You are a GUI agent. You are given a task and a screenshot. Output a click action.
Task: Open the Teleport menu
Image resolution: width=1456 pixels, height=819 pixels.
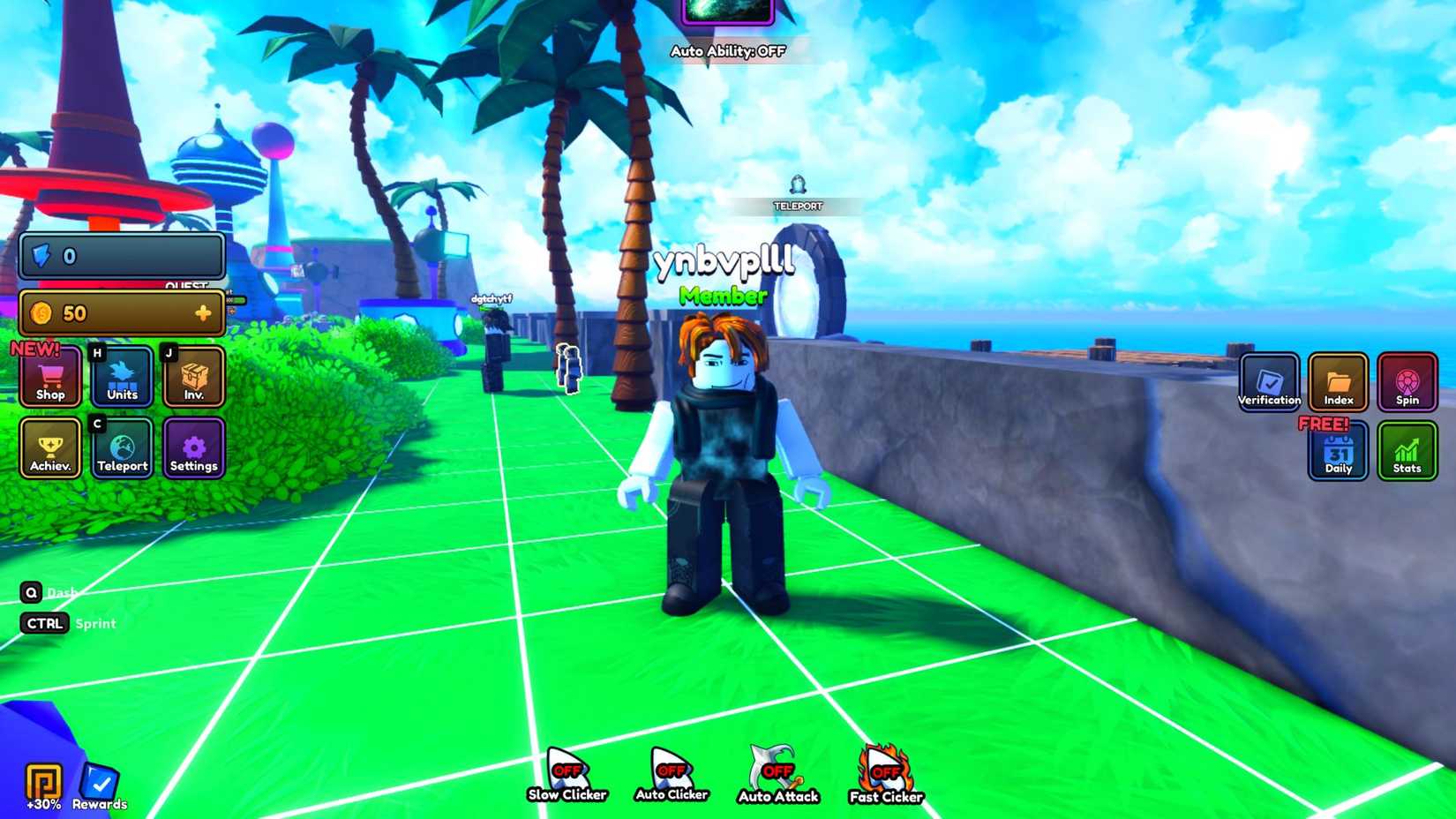(x=122, y=448)
